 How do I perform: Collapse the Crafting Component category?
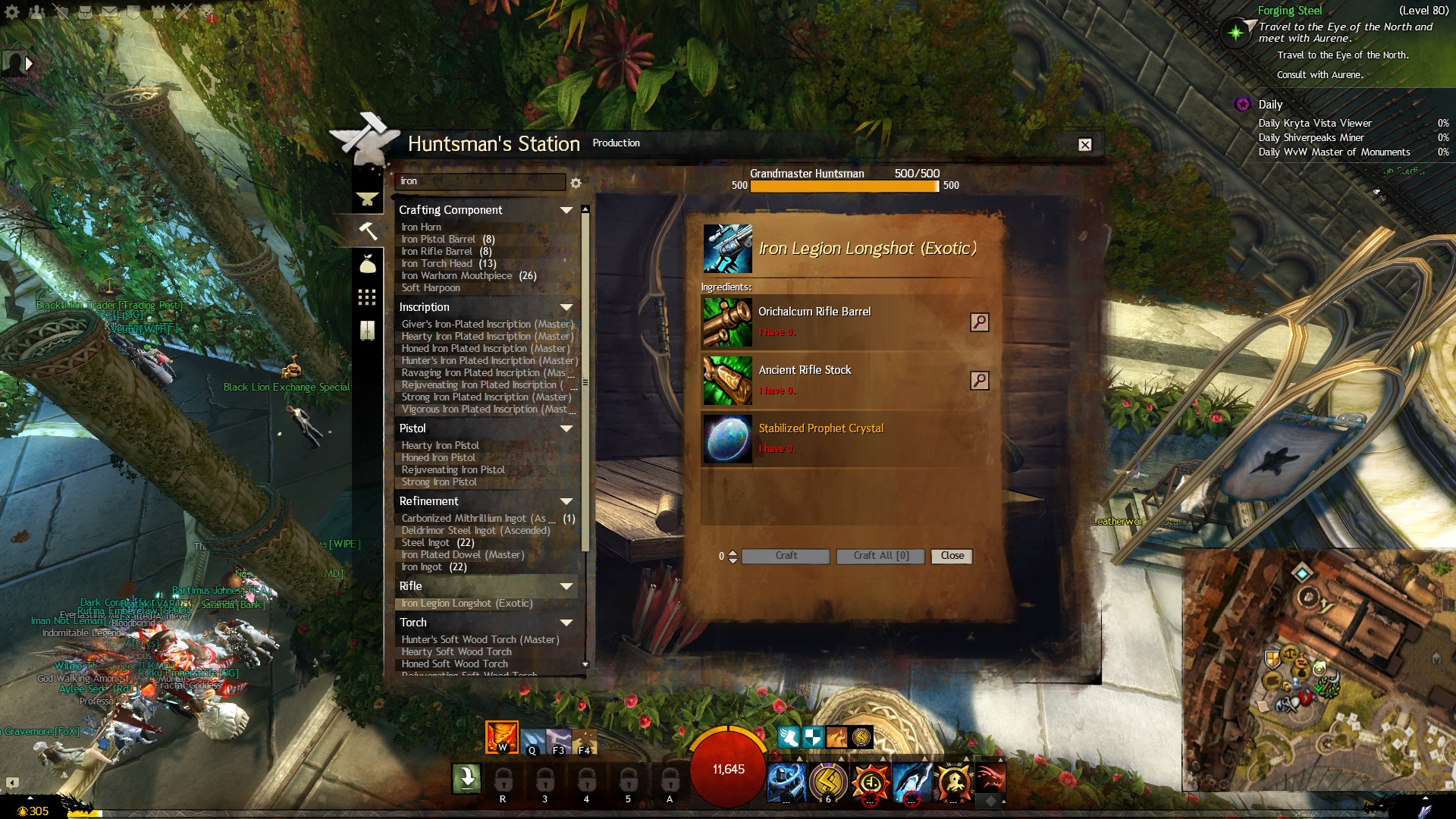coord(566,210)
